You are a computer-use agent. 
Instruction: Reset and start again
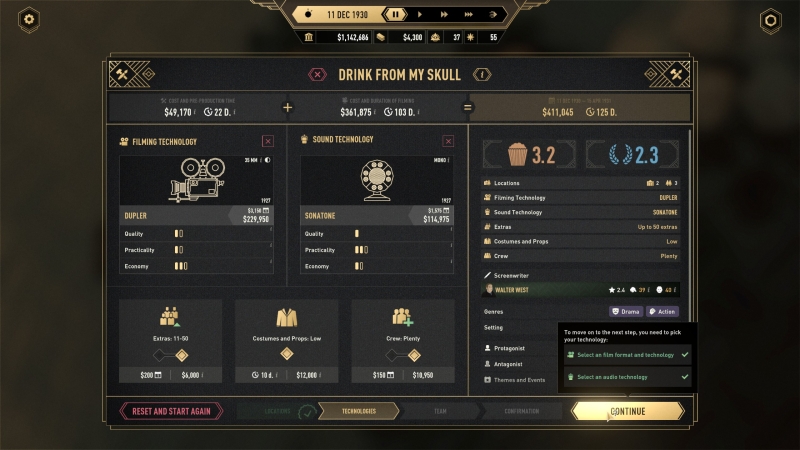pyautogui.click(x=171, y=411)
